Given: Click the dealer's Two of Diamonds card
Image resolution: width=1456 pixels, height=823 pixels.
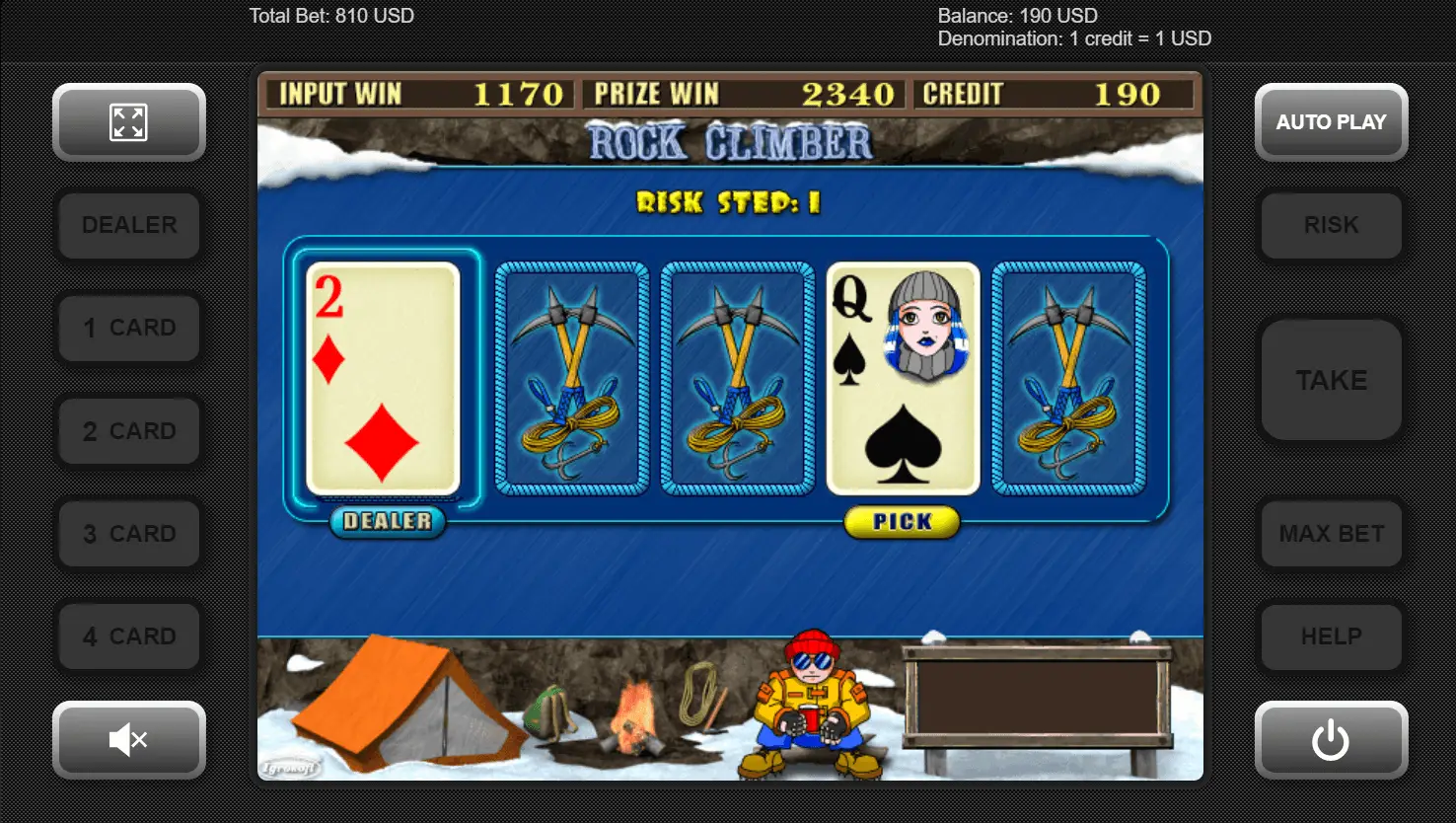Looking at the screenshot, I should tap(383, 378).
